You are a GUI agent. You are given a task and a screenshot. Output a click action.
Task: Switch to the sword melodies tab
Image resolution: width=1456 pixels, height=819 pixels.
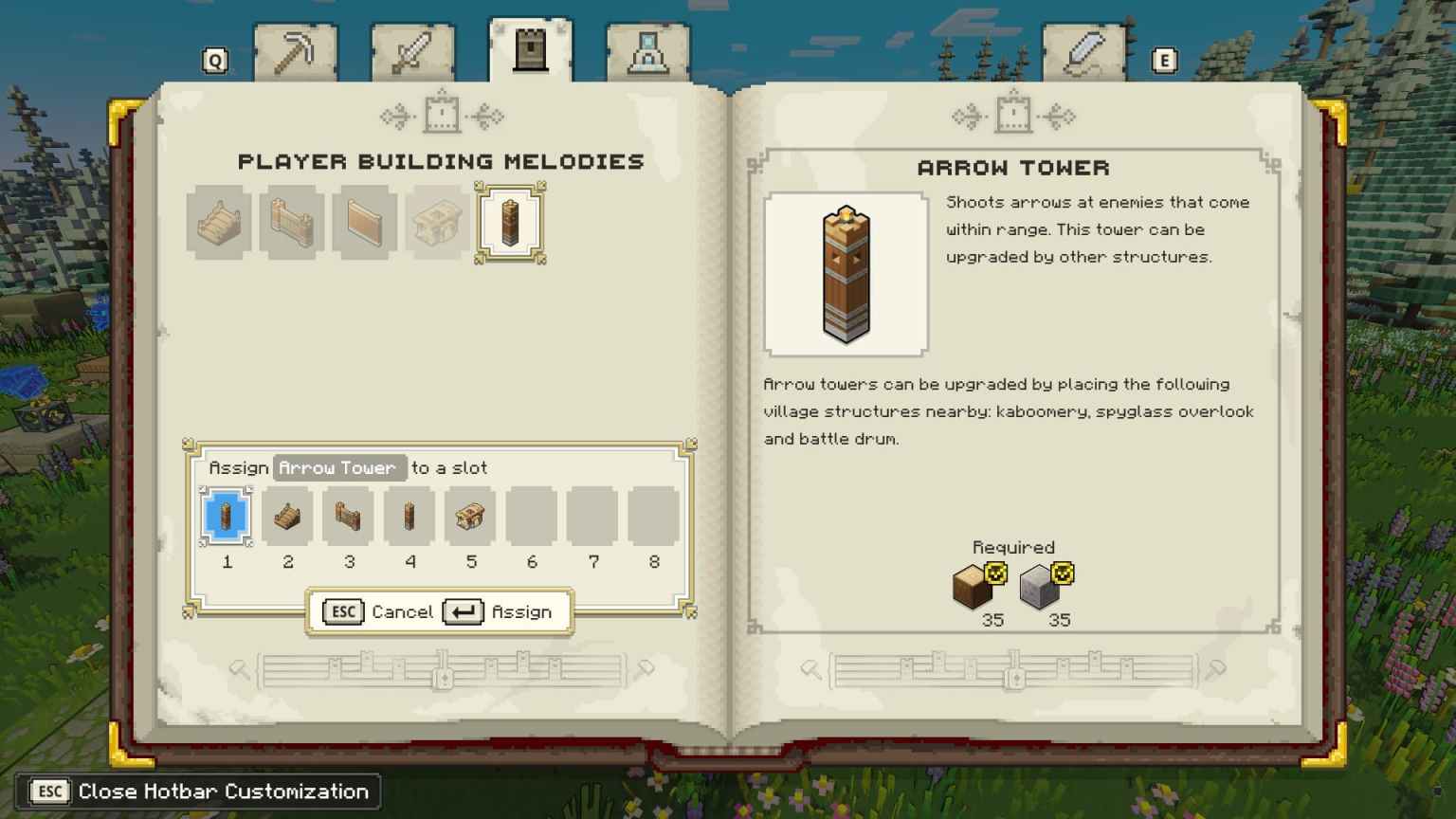click(x=411, y=52)
